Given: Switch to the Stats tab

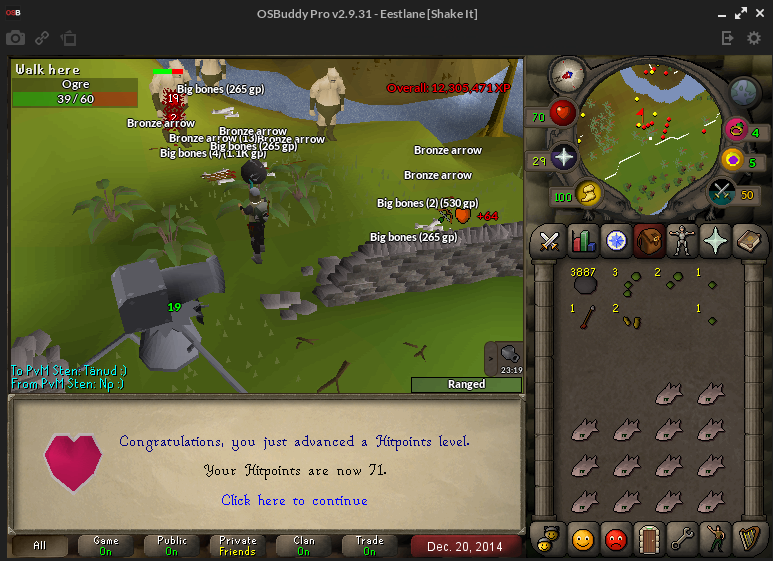Looking at the screenshot, I should tap(582, 240).
